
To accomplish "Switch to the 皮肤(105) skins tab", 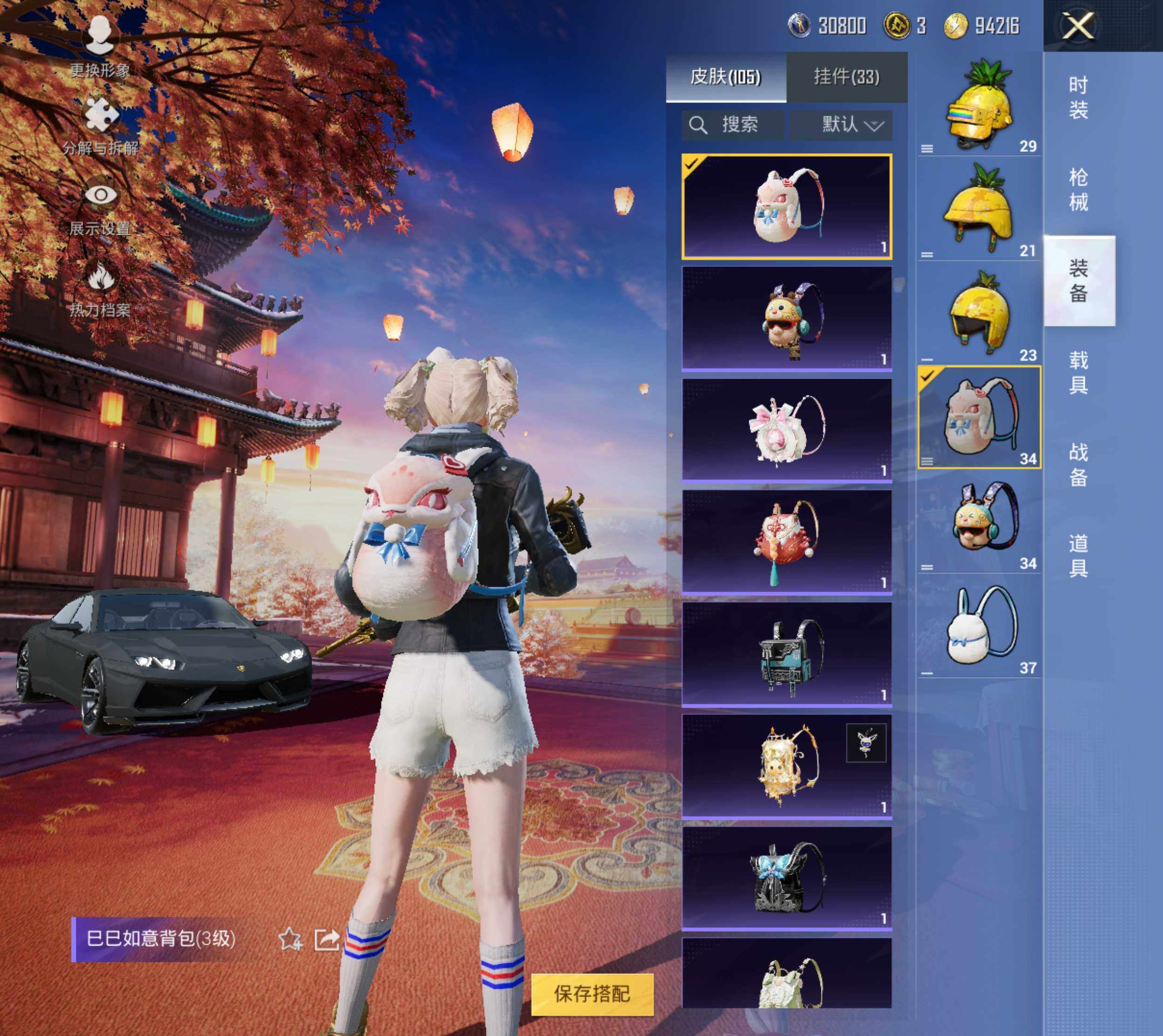I will click(725, 77).
